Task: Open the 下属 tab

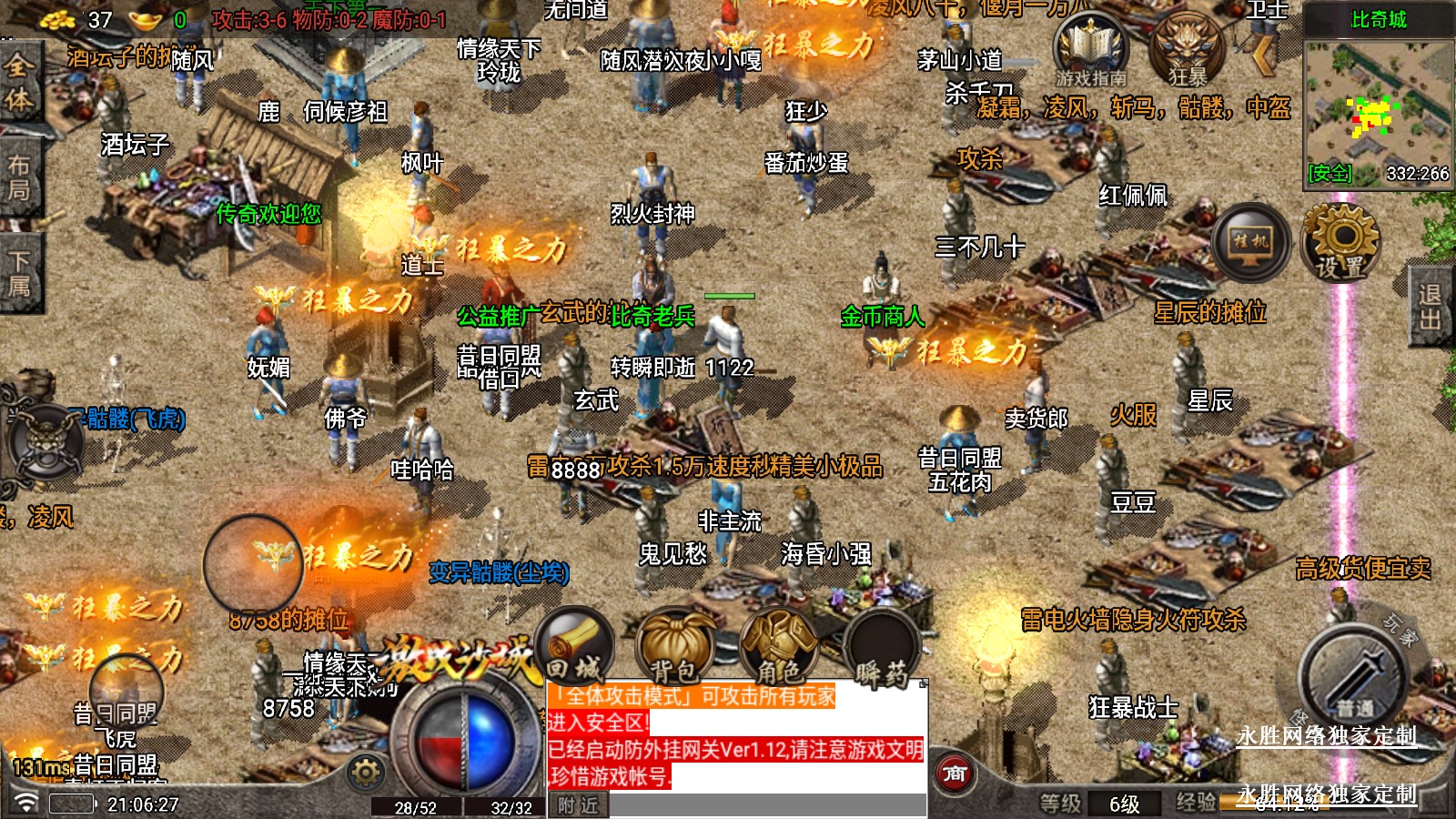Action: coord(18,273)
